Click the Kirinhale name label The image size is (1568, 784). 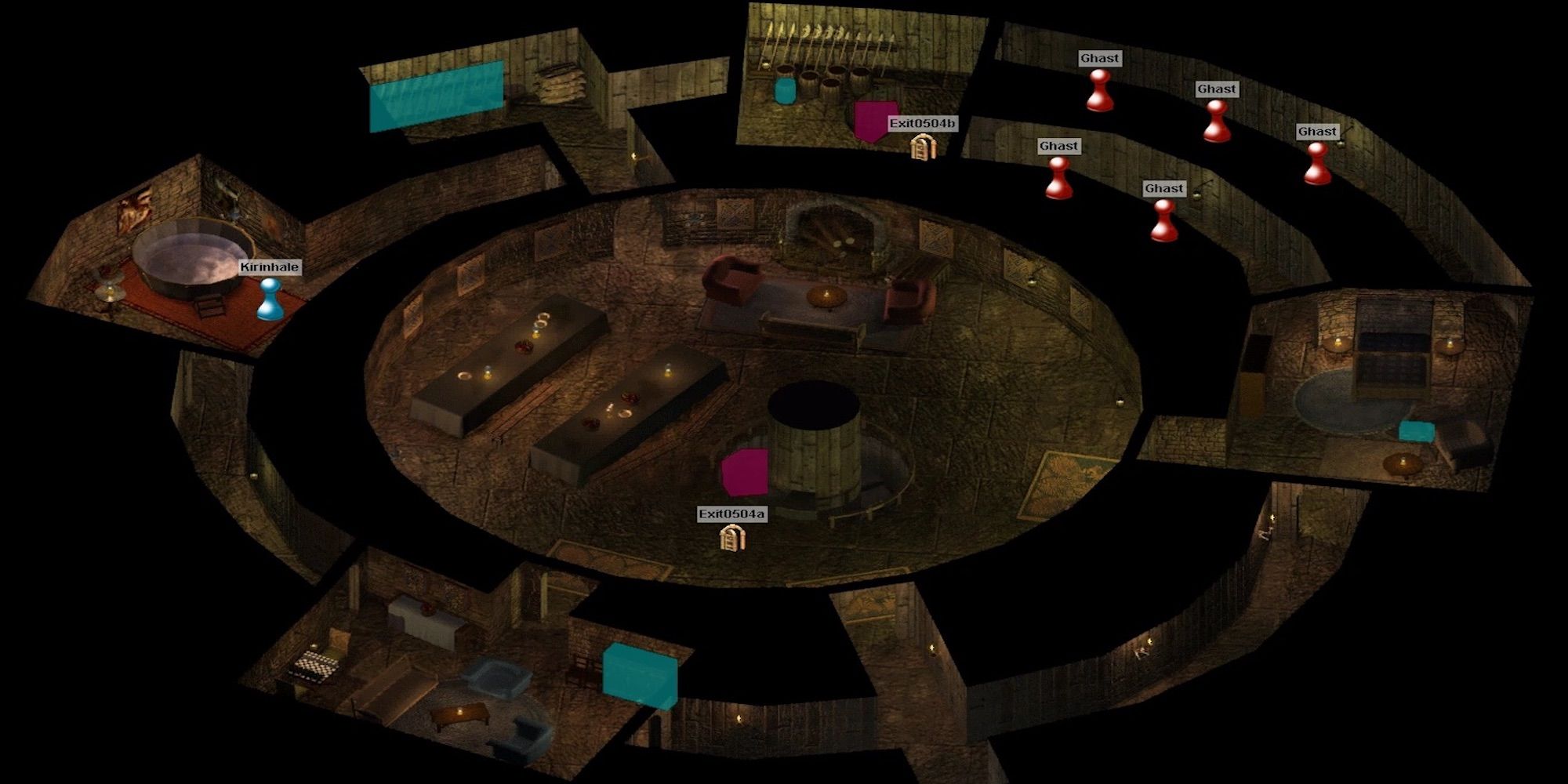tap(269, 267)
